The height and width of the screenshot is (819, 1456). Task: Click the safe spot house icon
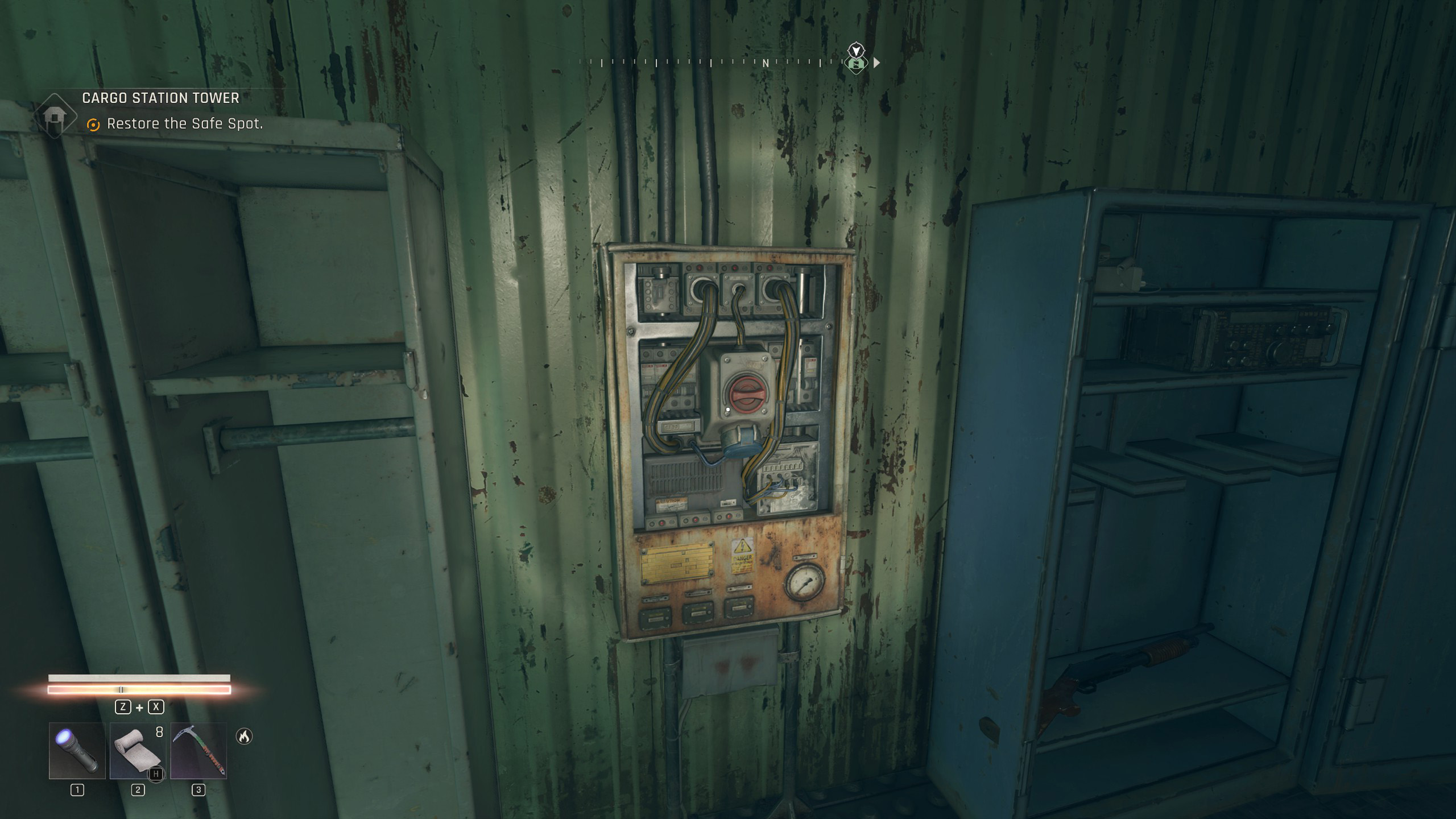55,116
